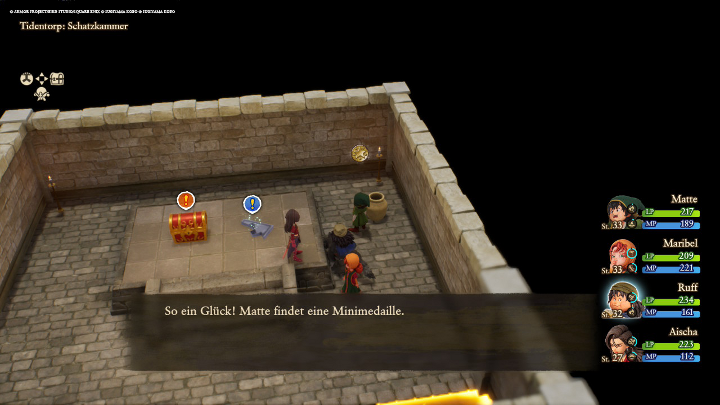This screenshot has height=405, width=720.
Task: Select Ruff's party portrait
Action: click(621, 299)
